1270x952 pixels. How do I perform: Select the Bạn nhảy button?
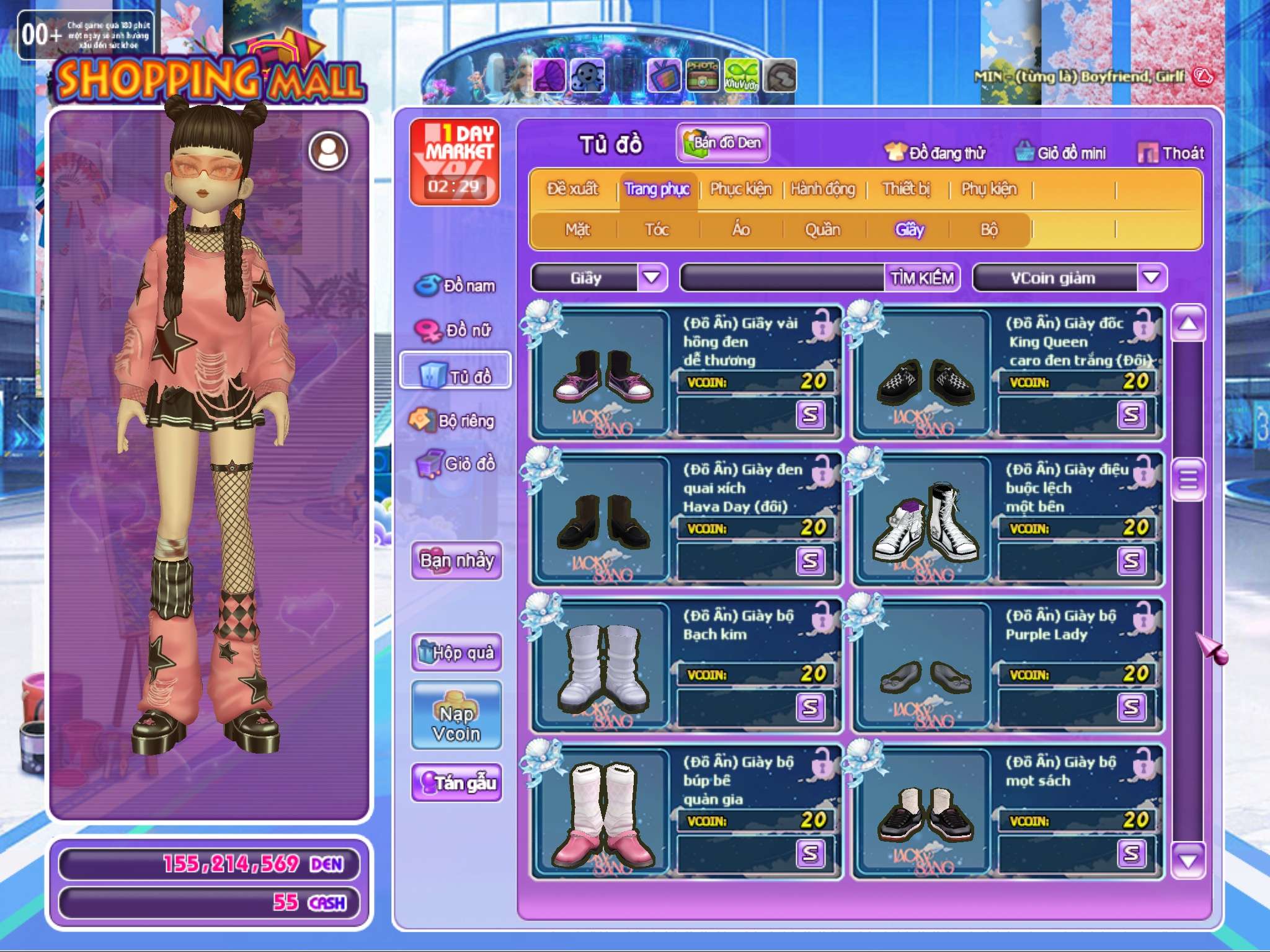tap(456, 560)
